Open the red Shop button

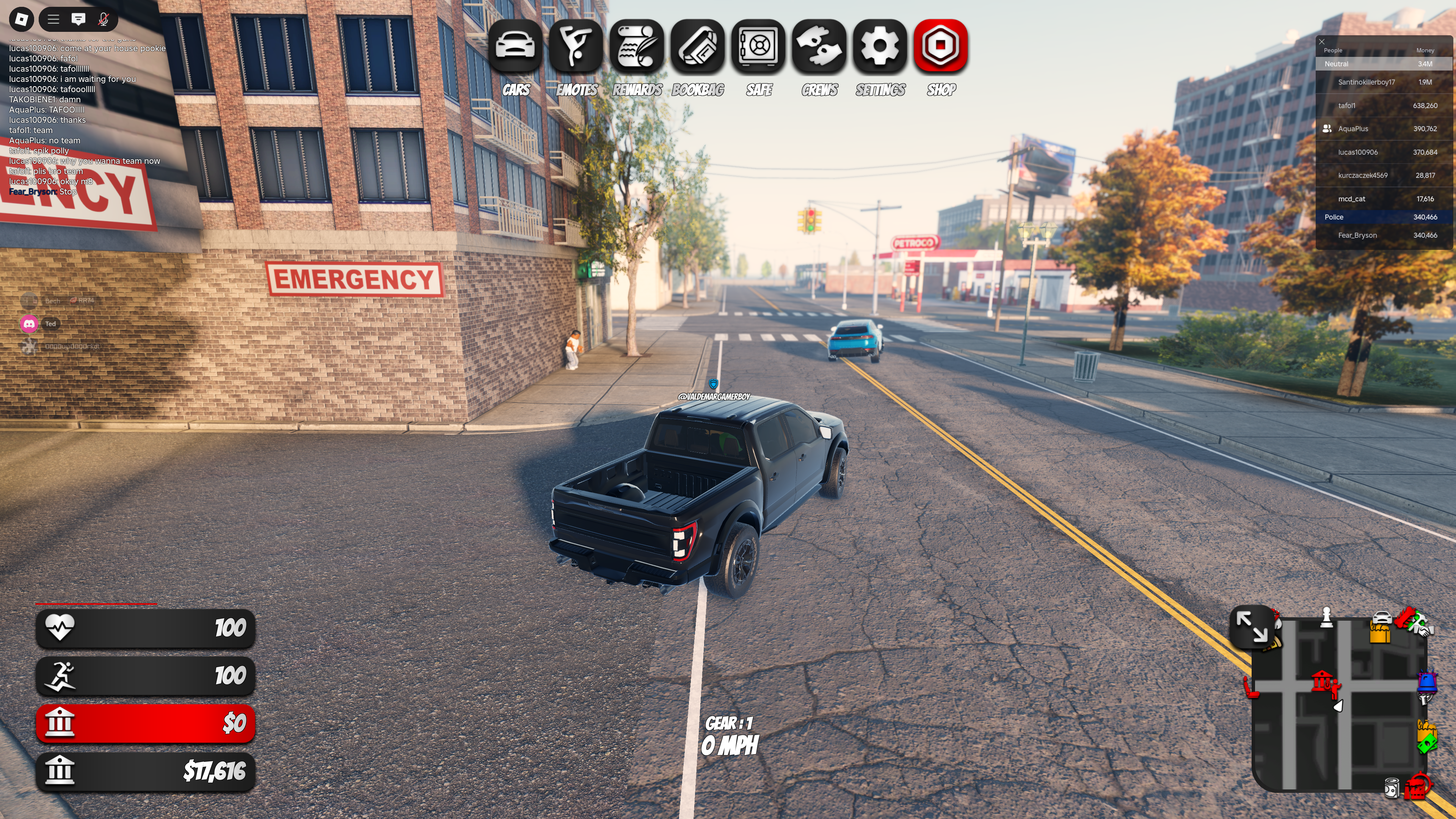941,46
